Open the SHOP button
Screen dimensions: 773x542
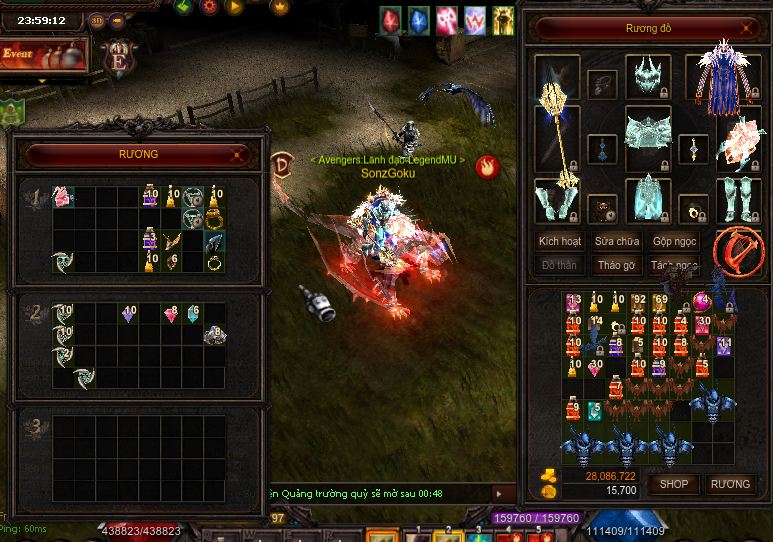(673, 484)
